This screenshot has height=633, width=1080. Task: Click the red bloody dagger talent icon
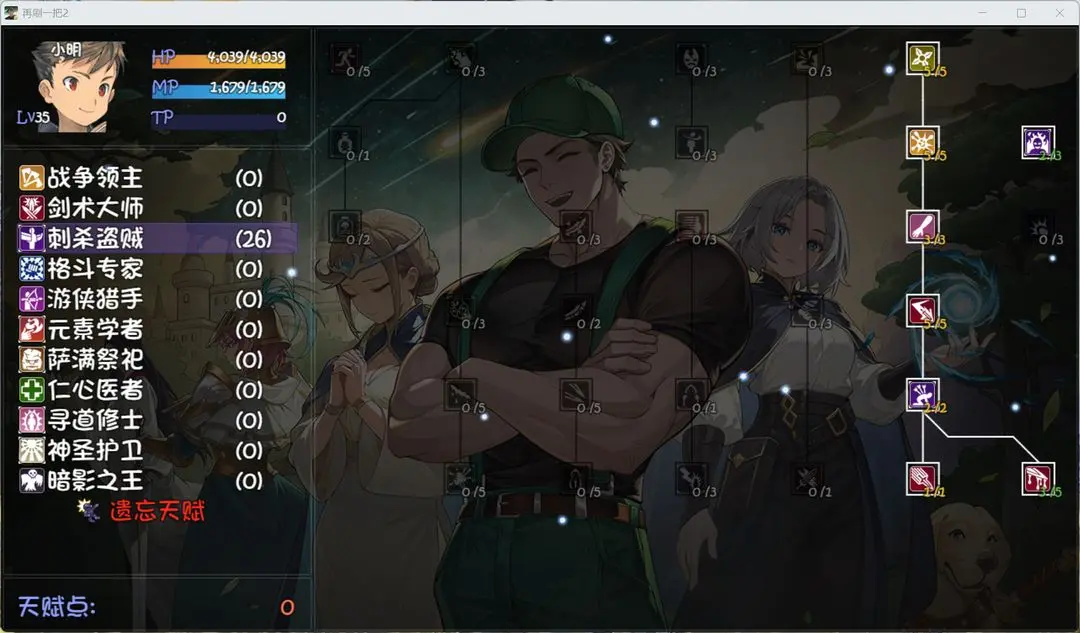[1037, 478]
